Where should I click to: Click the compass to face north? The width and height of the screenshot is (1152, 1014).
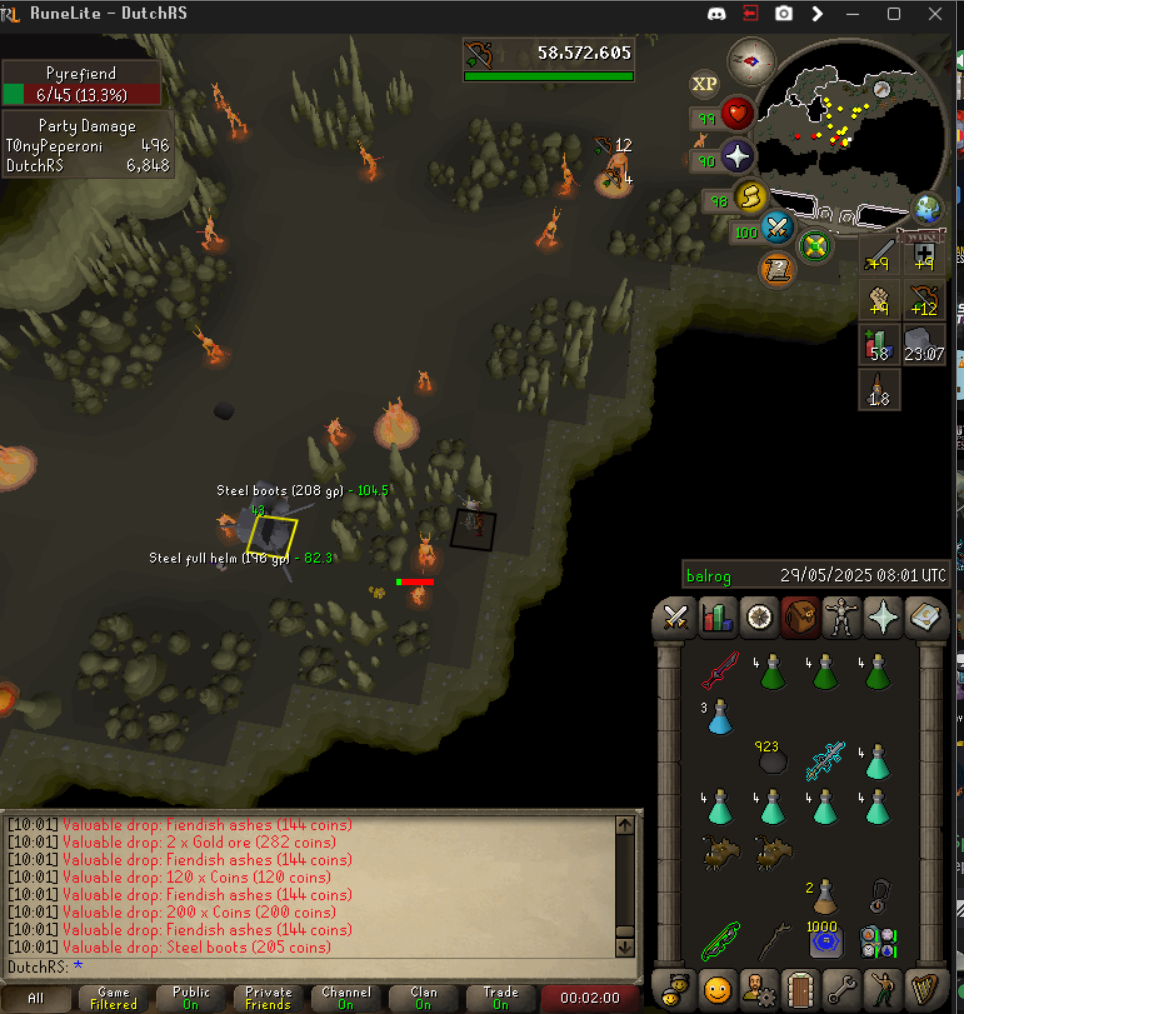tap(752, 61)
